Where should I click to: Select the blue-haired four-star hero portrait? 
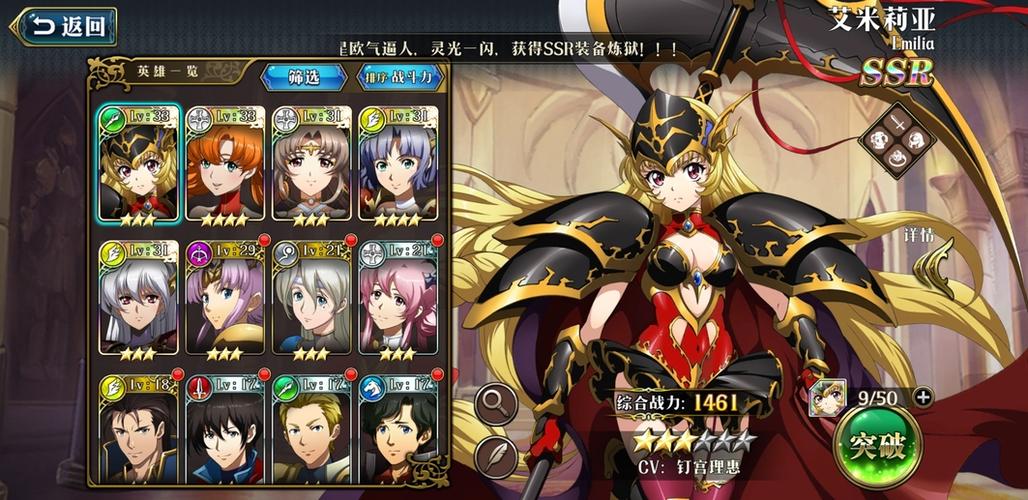[397, 164]
